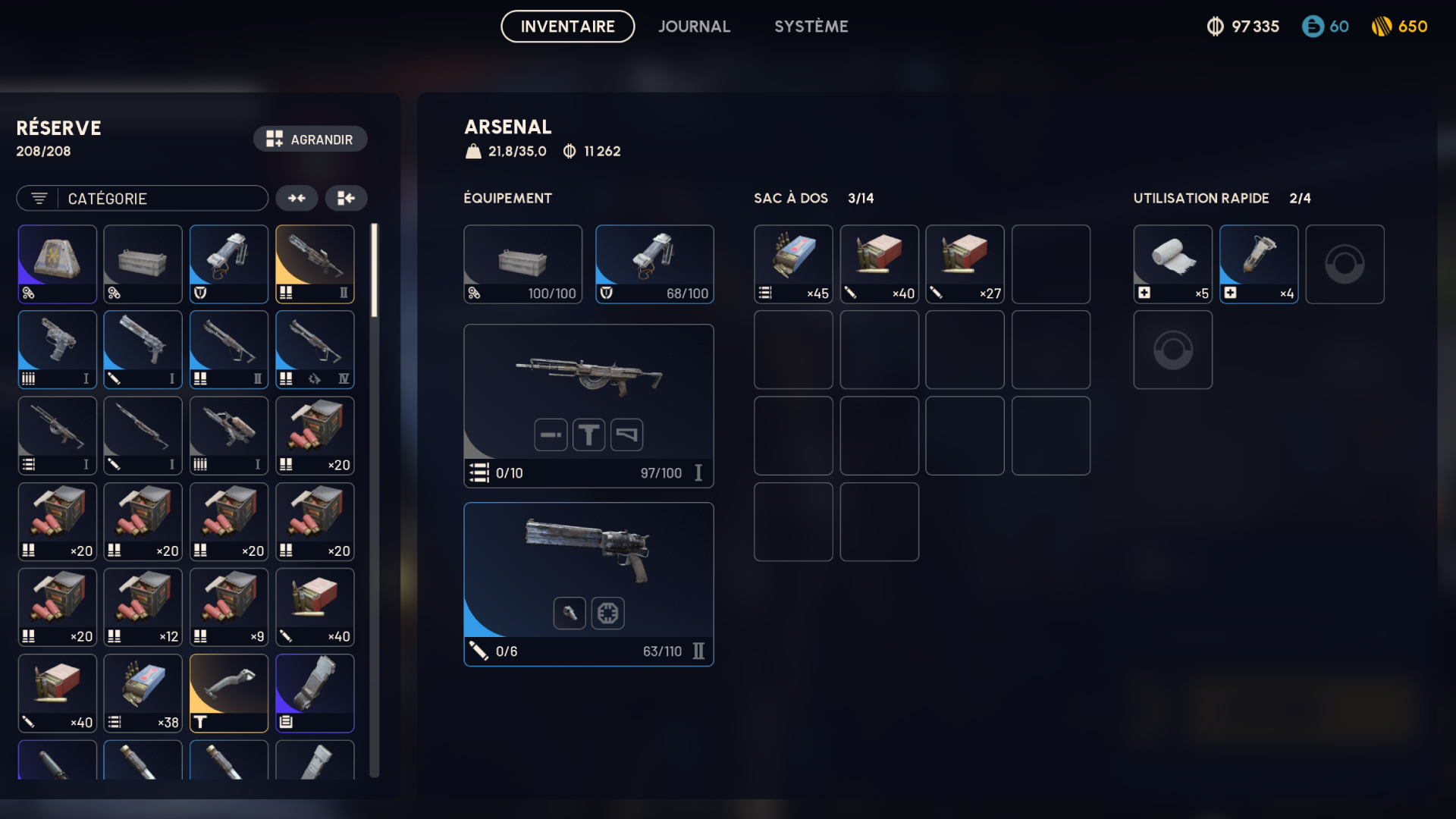This screenshot has width=1456, height=819.
Task: Select the gold-highlighted stock attachment in reserve
Action: tap(228, 693)
